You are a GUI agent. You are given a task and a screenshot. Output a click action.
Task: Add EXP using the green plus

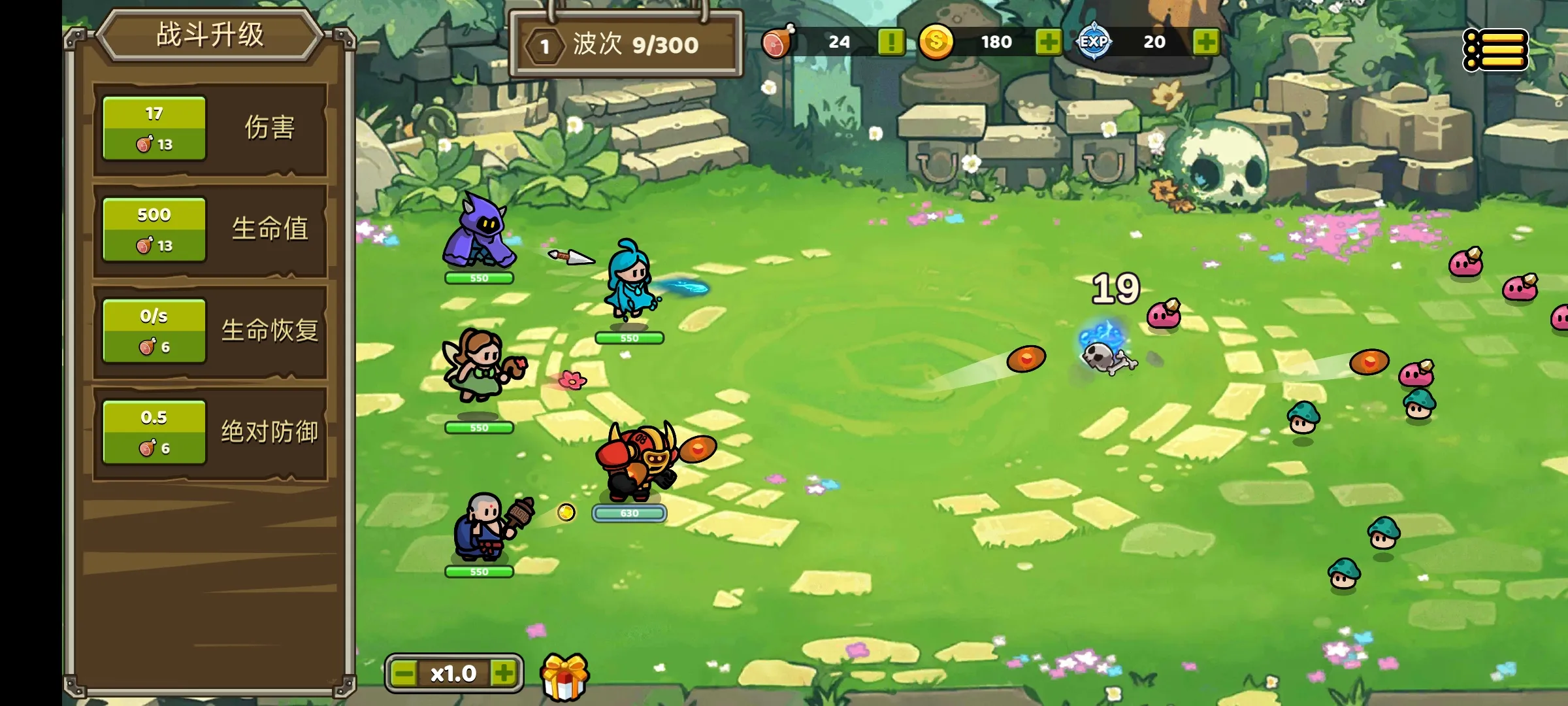tap(1205, 42)
